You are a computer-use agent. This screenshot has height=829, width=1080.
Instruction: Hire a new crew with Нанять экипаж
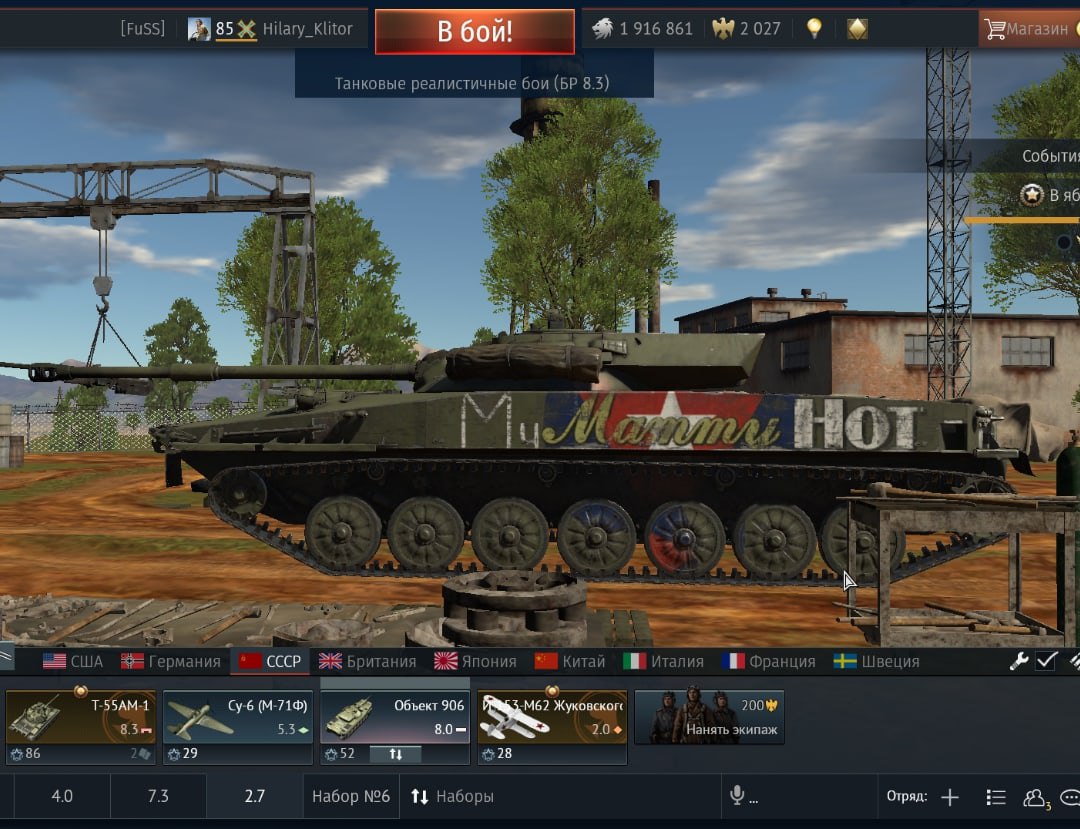pos(709,717)
